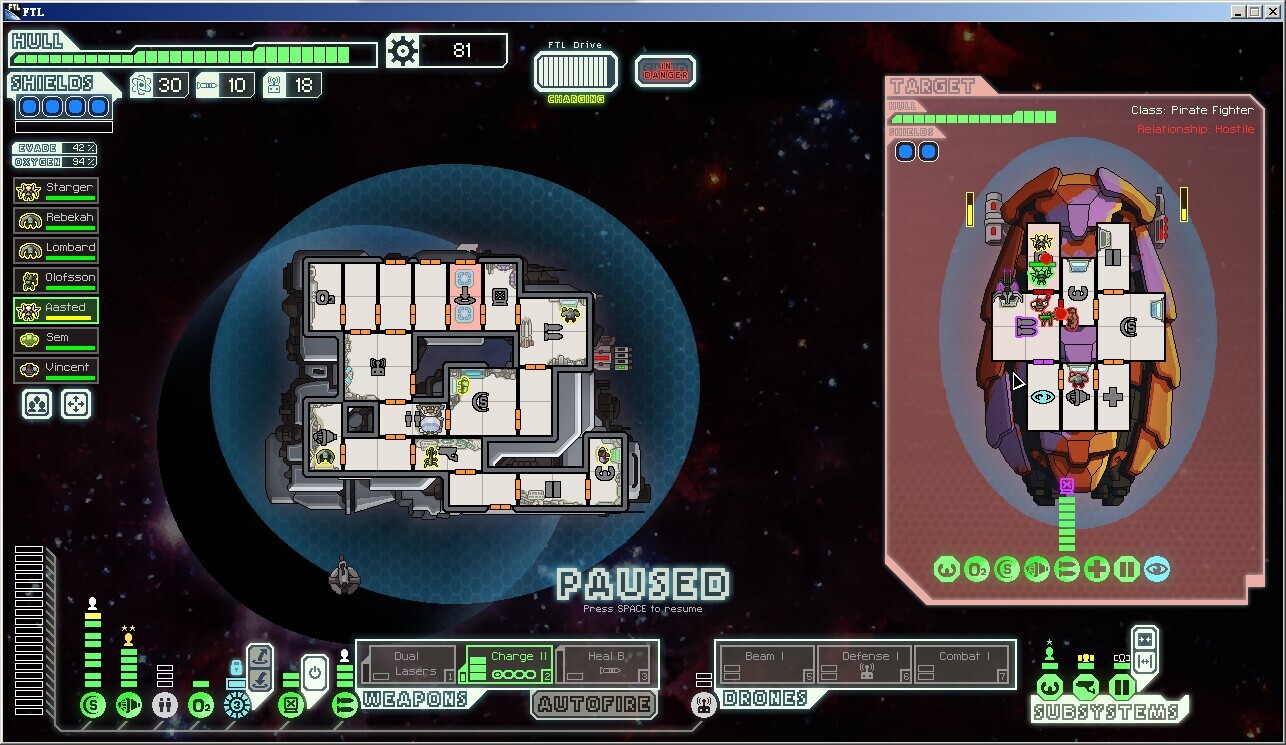Activate the Beam I drone
This screenshot has width=1286, height=745.
pos(766,664)
